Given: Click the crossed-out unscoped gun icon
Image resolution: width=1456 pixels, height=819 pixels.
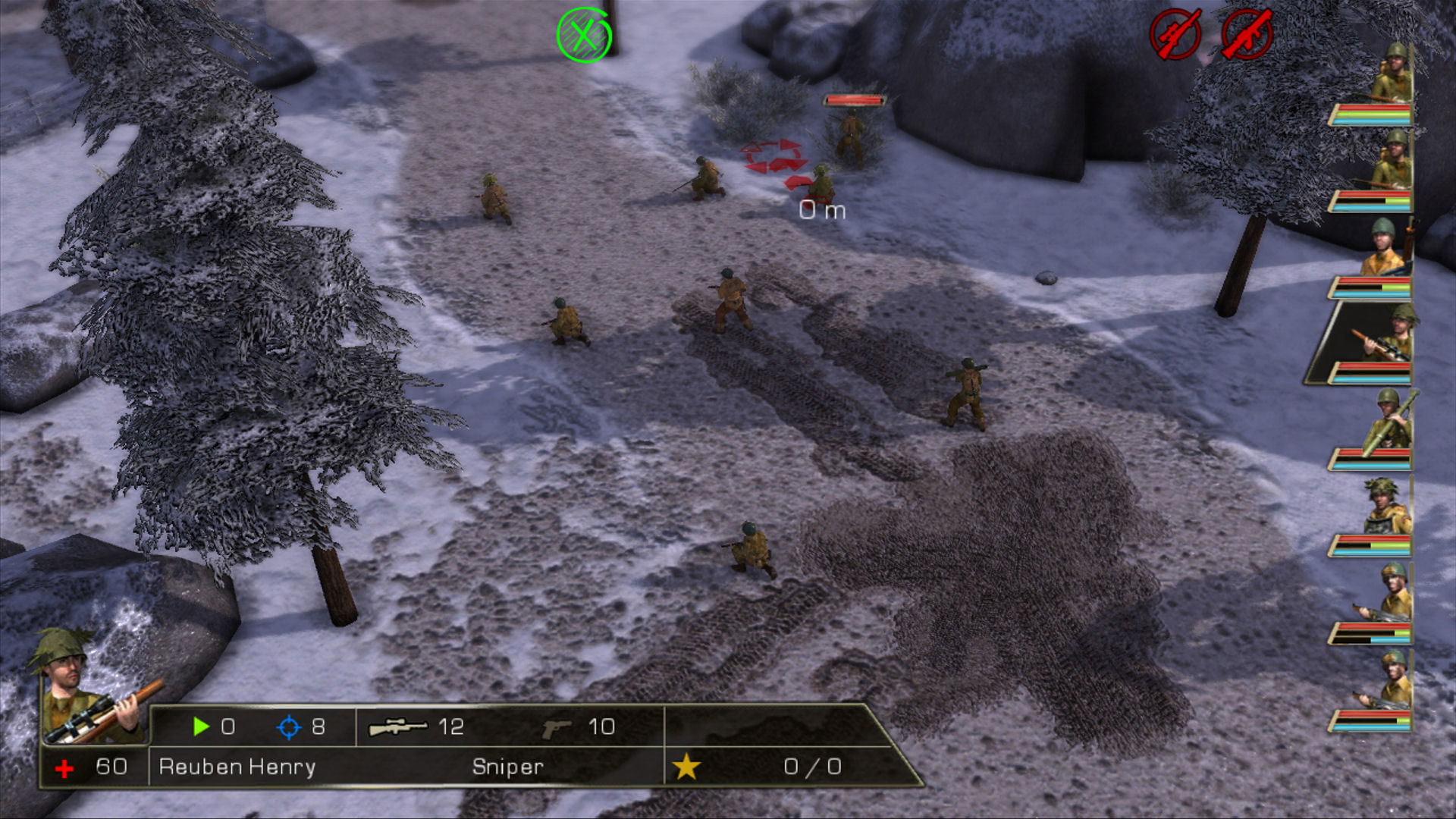Looking at the screenshot, I should coord(1247,34).
